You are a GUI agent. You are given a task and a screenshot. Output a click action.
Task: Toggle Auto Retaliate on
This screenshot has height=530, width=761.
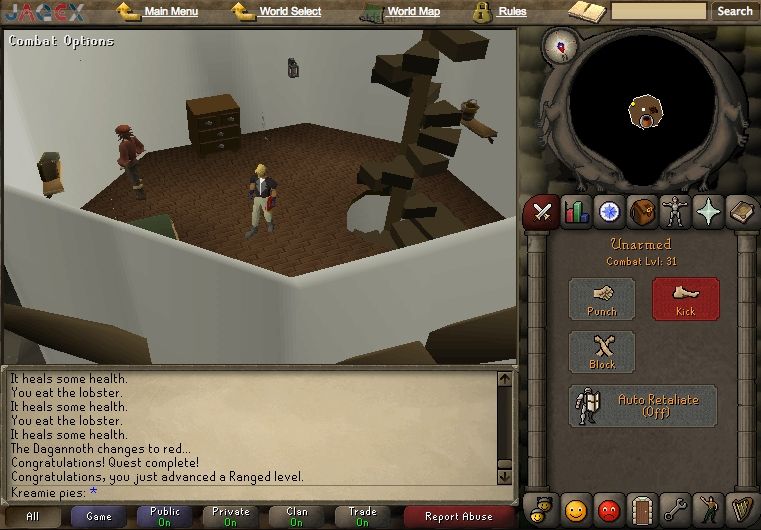(643, 405)
